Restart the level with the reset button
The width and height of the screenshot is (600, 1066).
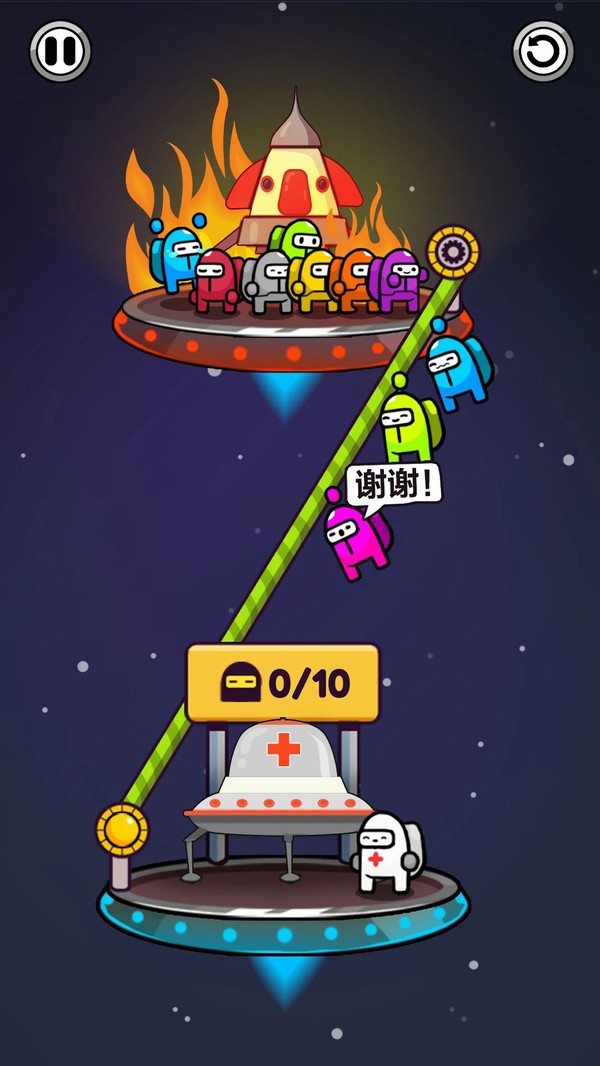coord(543,51)
